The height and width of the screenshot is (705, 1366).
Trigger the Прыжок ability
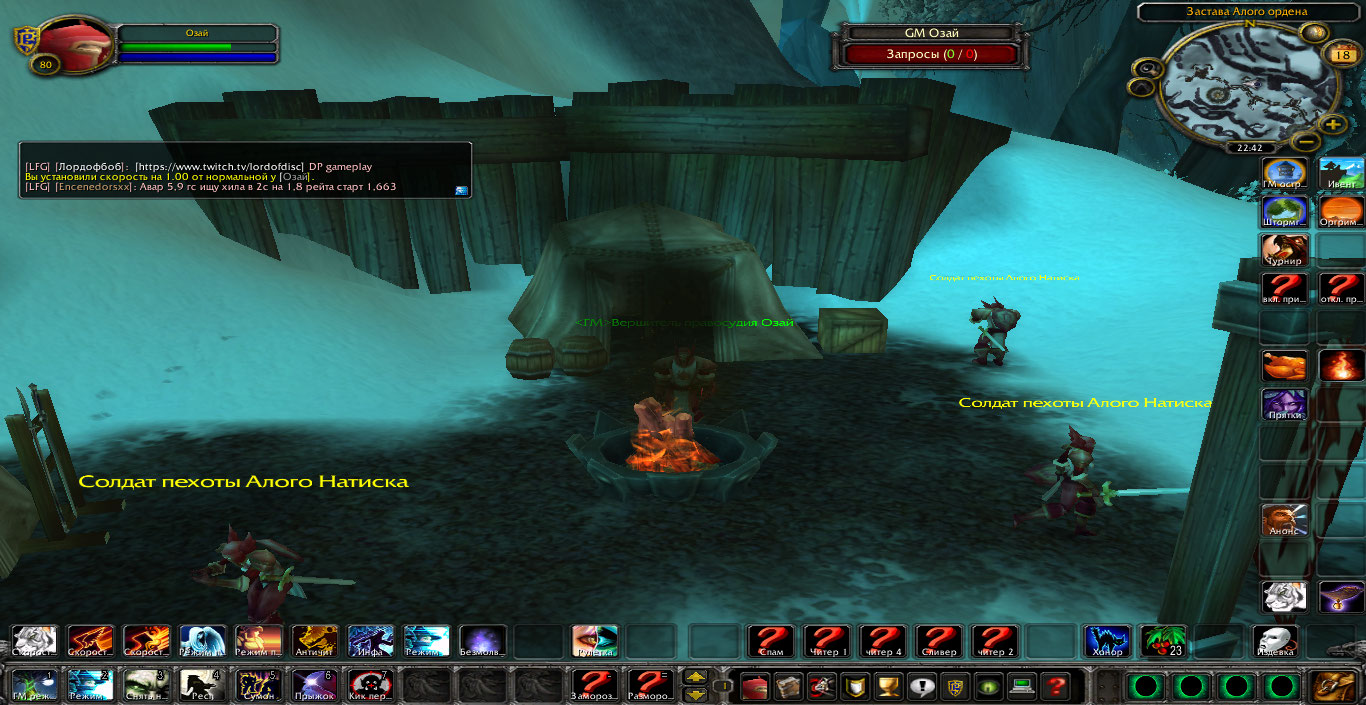point(314,685)
